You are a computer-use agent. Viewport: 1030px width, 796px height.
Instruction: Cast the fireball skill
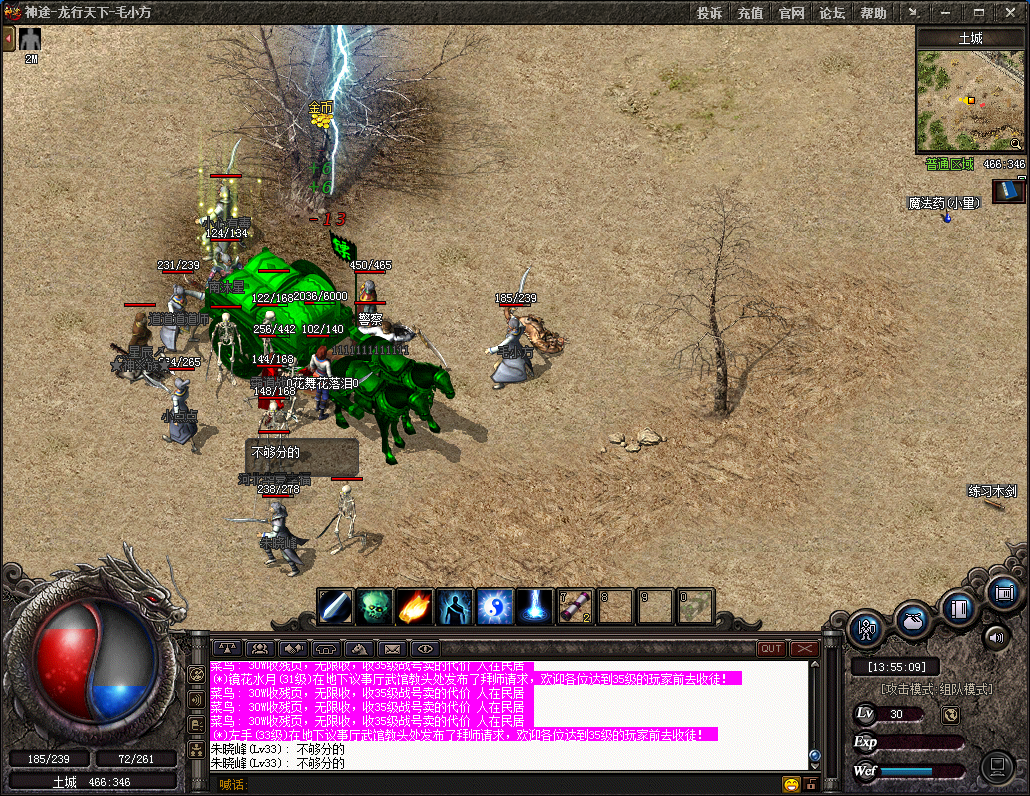[415, 606]
